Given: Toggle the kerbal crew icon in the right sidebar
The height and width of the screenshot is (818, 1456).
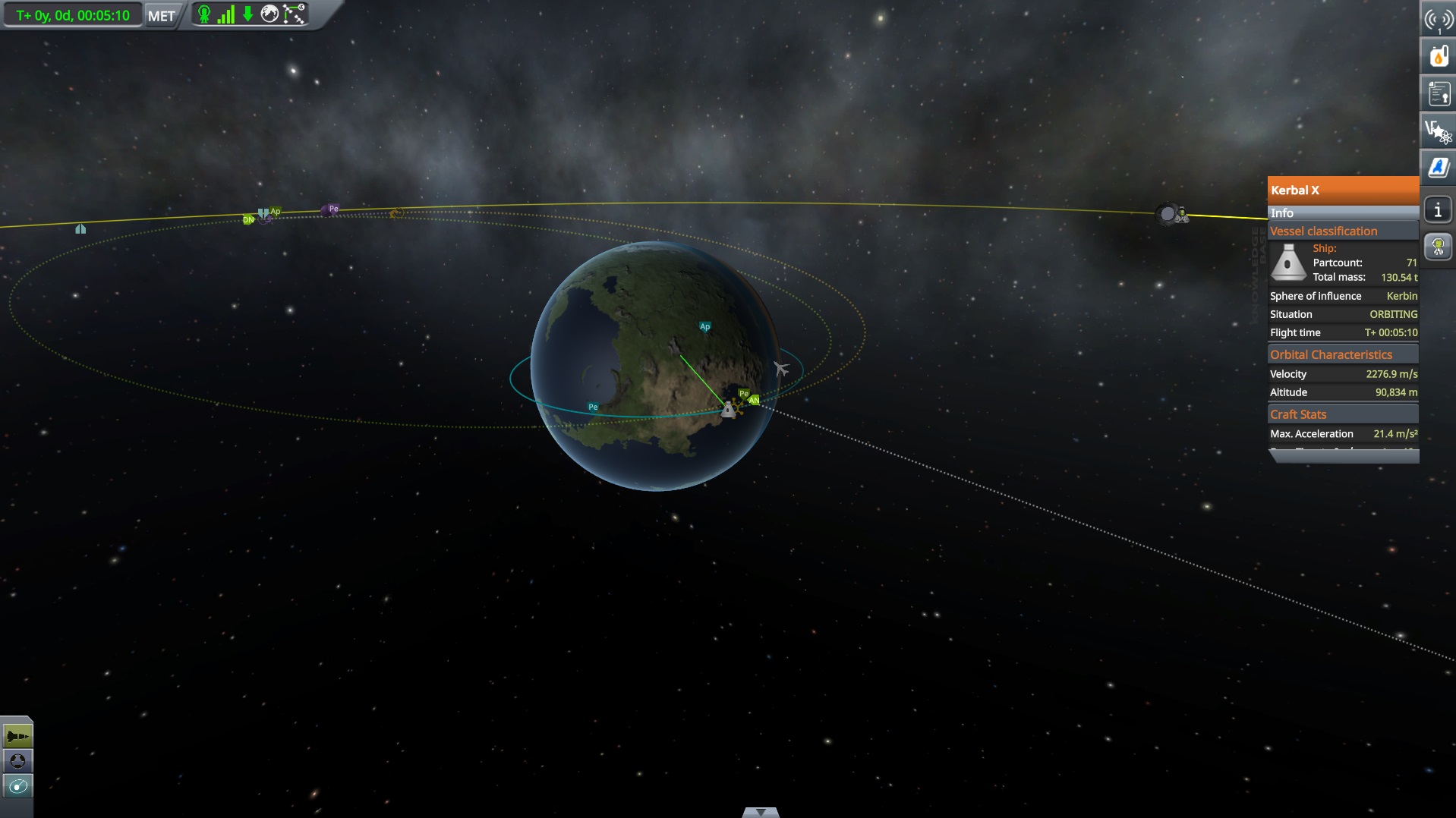Looking at the screenshot, I should tap(1439, 246).
